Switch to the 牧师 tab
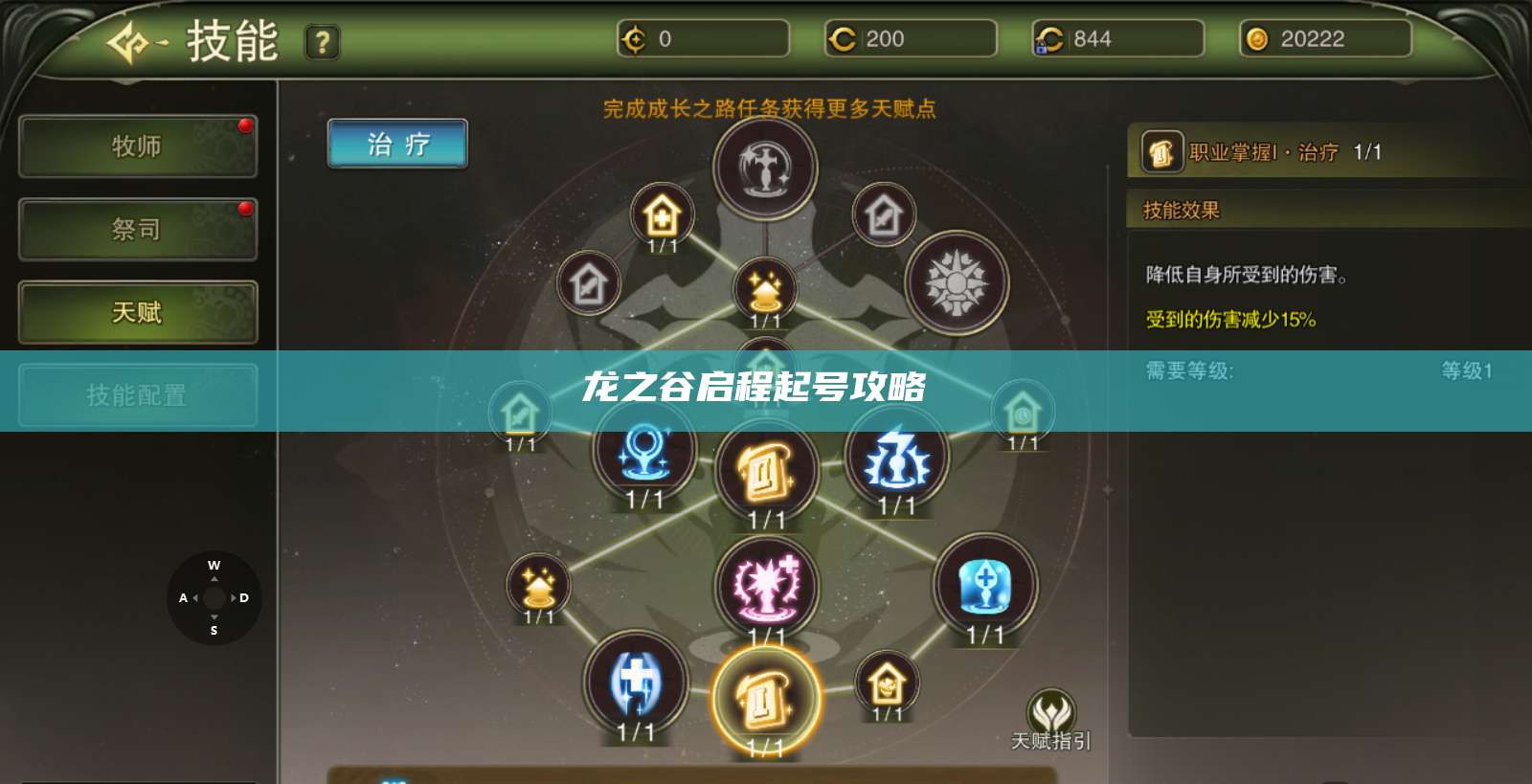Viewport: 1532px width, 784px height. pyautogui.click(x=137, y=146)
